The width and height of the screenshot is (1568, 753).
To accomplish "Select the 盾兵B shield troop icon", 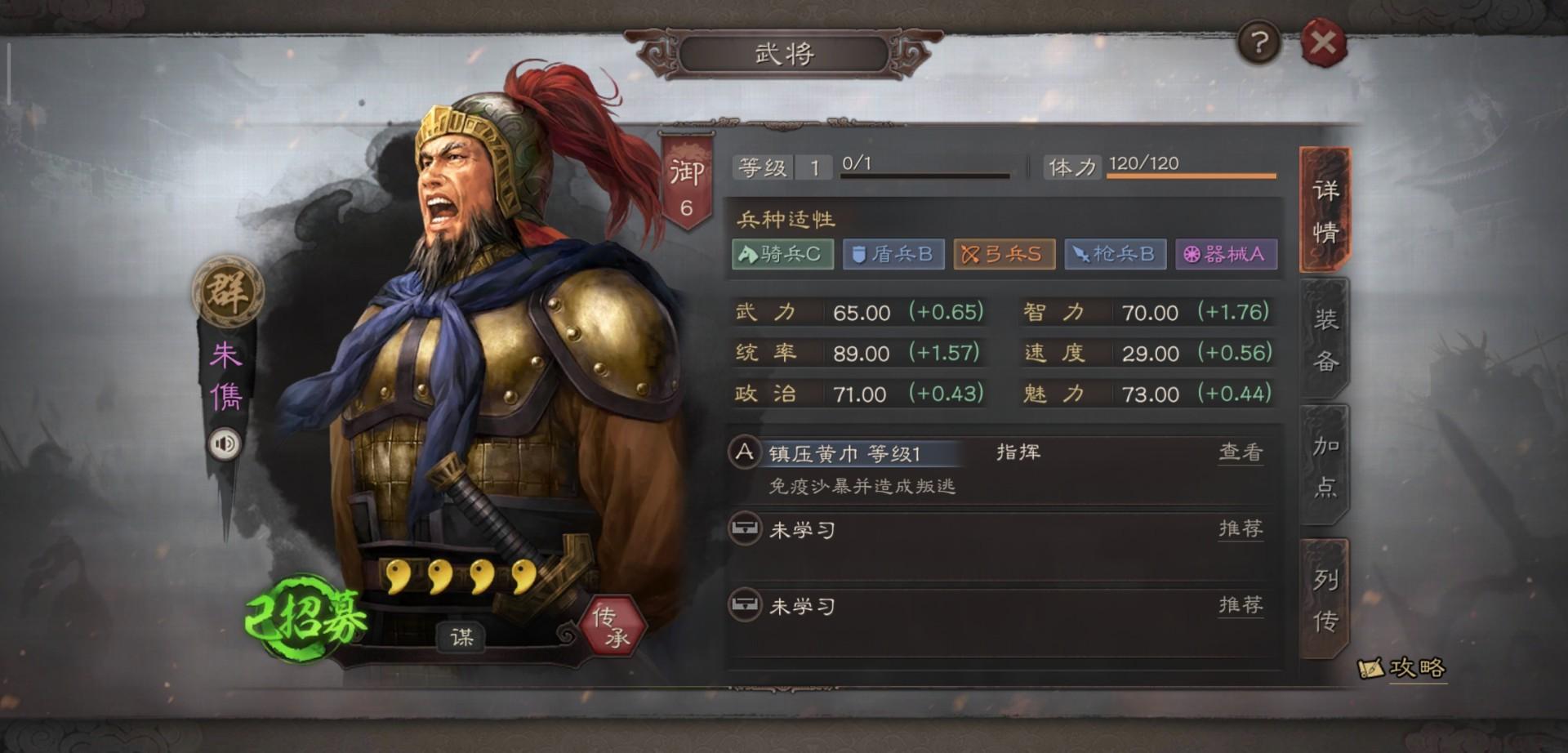I will point(893,255).
